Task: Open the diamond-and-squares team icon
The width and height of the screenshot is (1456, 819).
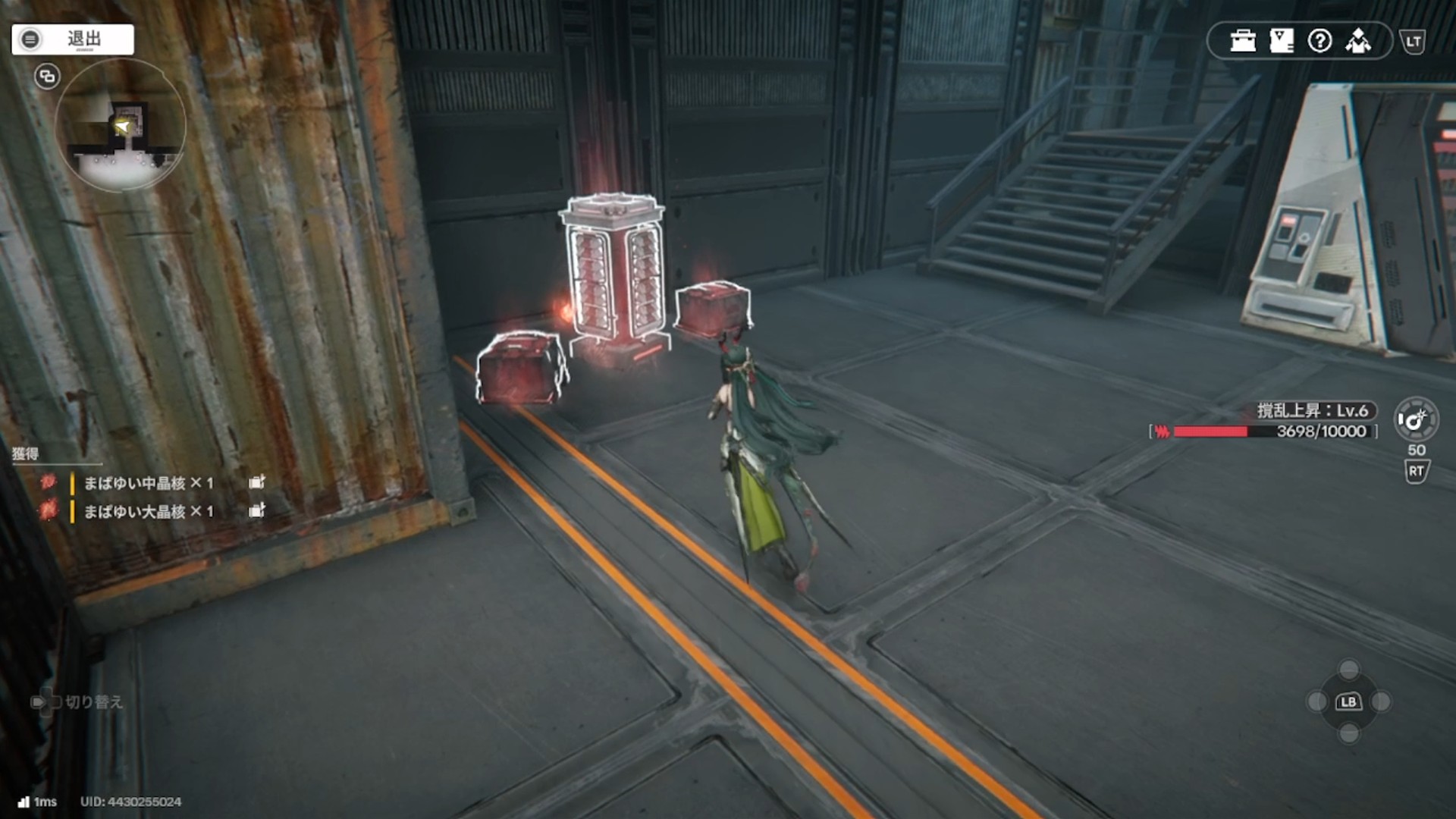Action: point(1358,41)
